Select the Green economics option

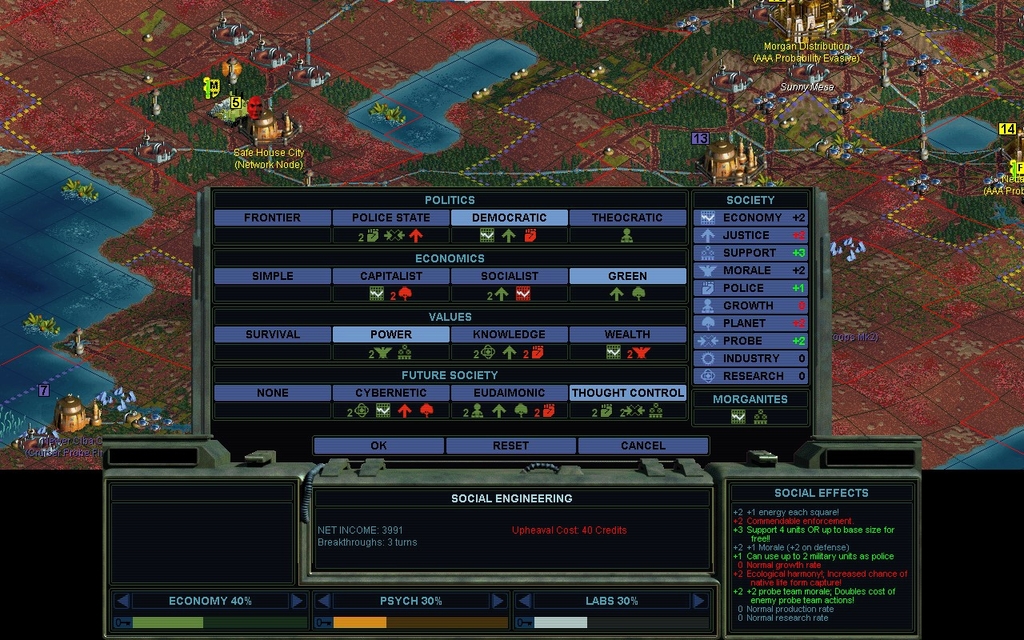click(627, 276)
